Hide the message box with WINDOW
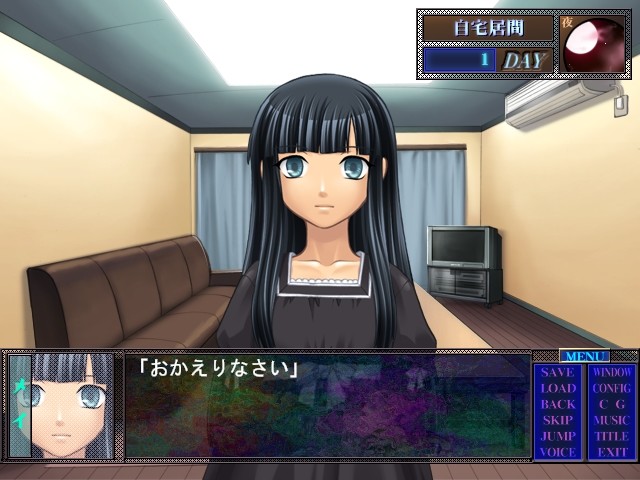Viewport: 640px width, 480px height. (x=611, y=372)
